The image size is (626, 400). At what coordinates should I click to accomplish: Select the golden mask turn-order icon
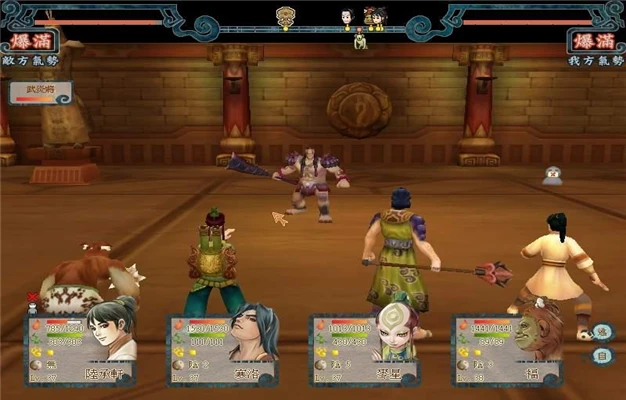click(x=284, y=16)
